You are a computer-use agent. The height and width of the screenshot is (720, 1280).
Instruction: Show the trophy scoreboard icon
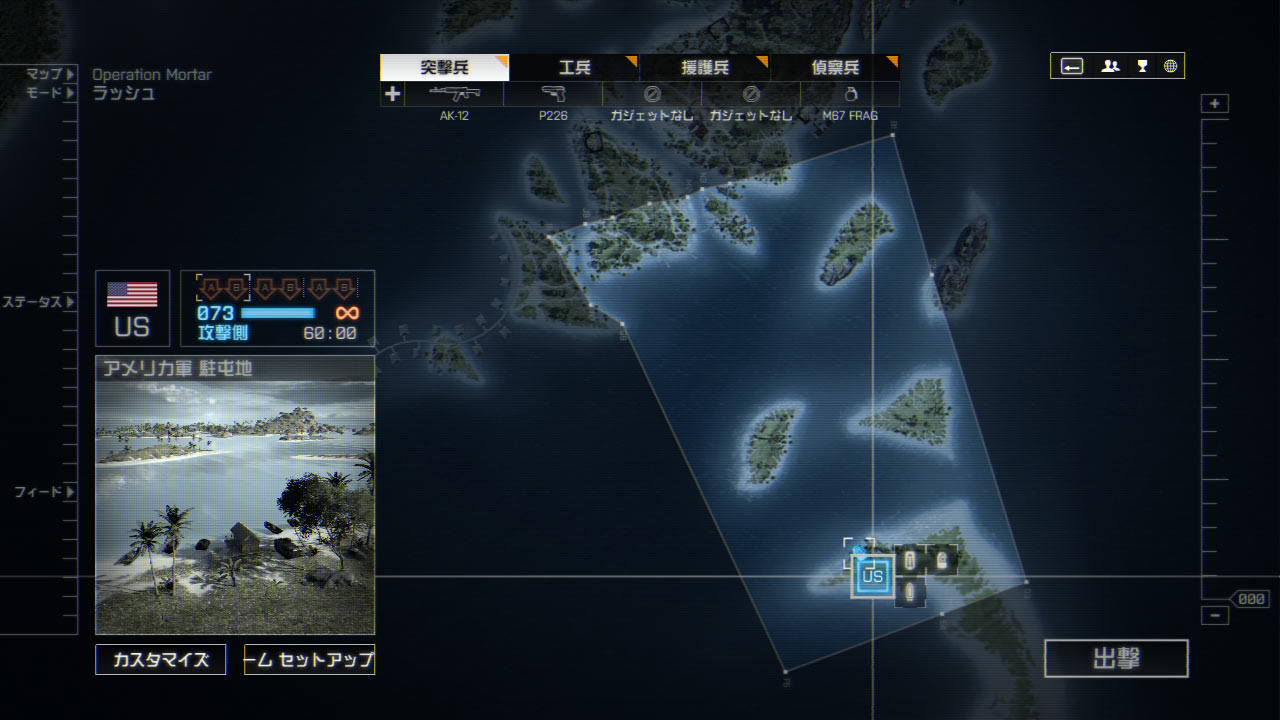[1142, 66]
